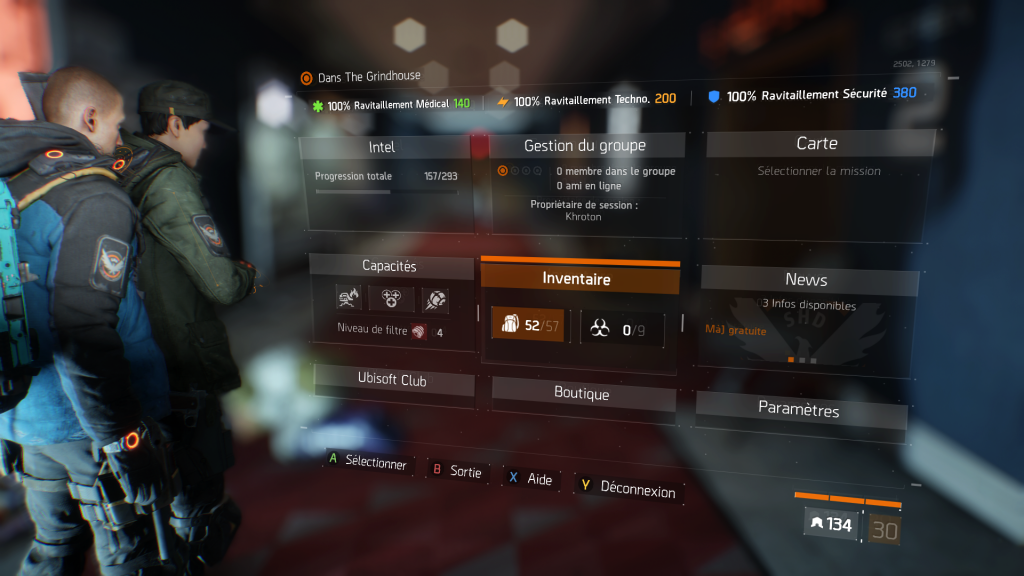This screenshot has width=1024, height=576.
Task: Select the Inventaire tile
Action: tap(576, 279)
